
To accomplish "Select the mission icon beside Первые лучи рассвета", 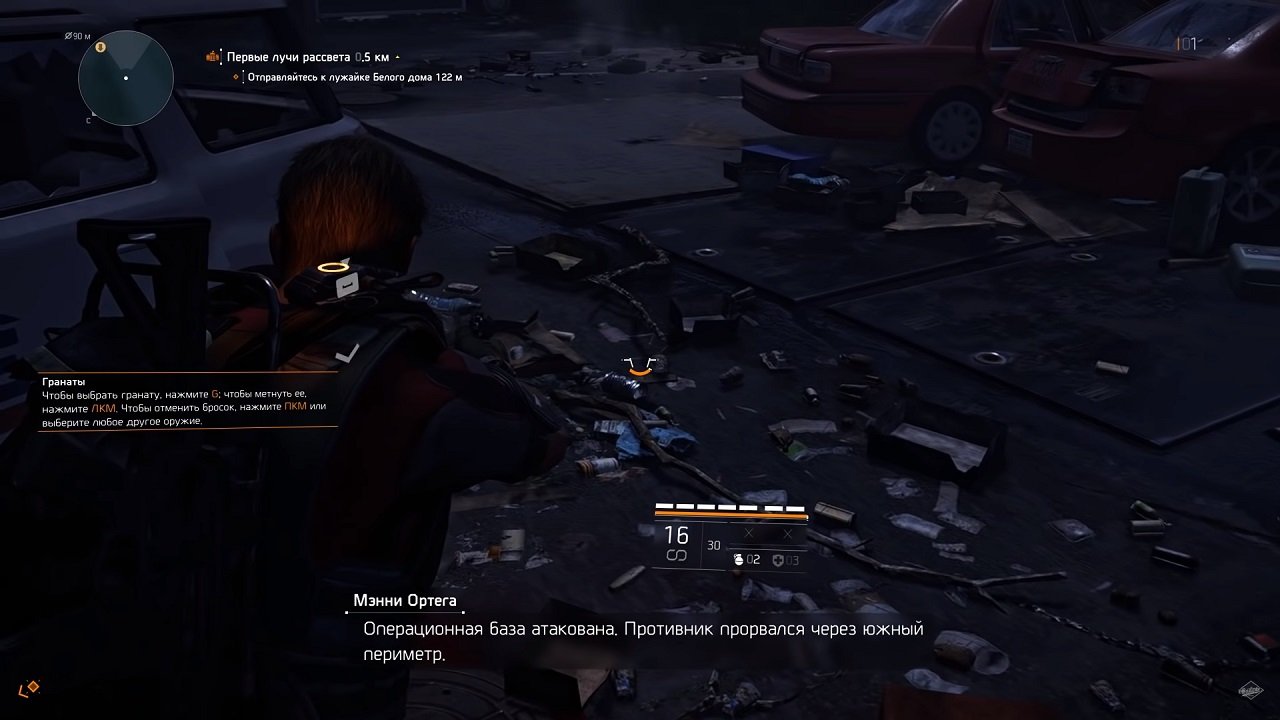I will tap(211, 56).
